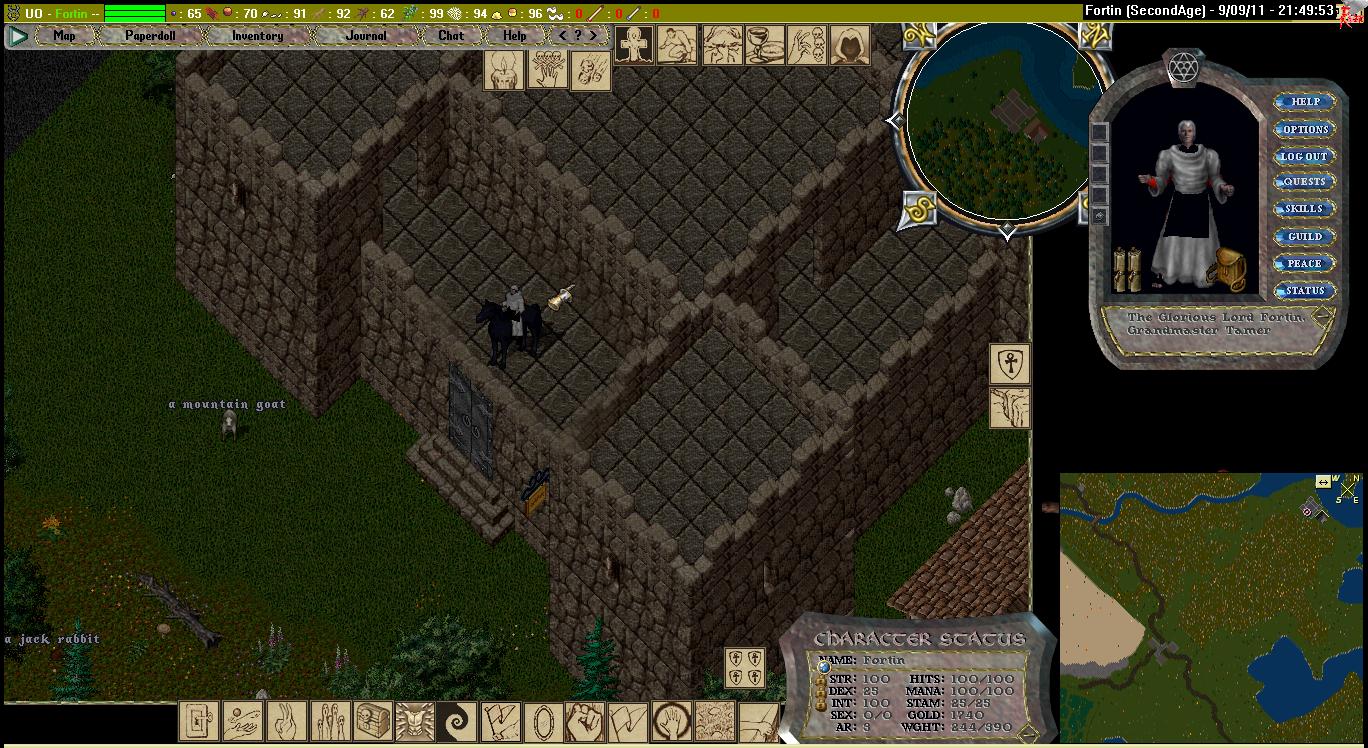The width and height of the screenshot is (1368, 748).
Task: Open the Chat menu
Action: 451,36
